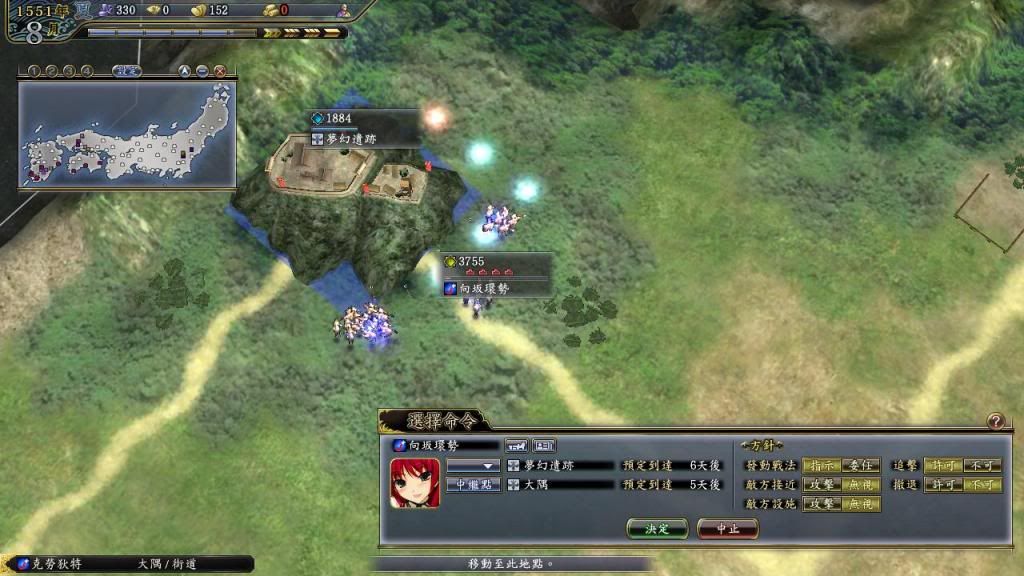Disallow pursuit with 追擊 不可

click(981, 465)
